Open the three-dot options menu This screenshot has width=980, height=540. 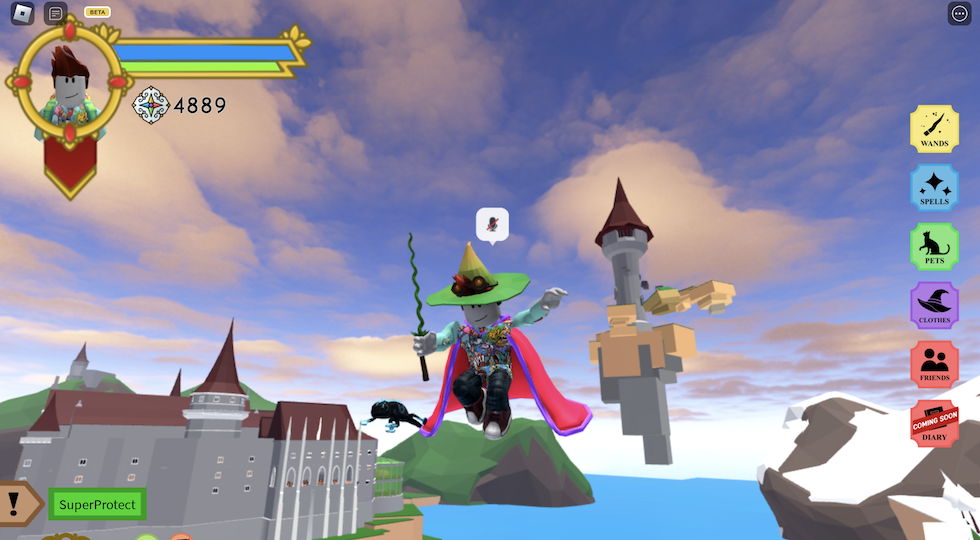(x=958, y=14)
